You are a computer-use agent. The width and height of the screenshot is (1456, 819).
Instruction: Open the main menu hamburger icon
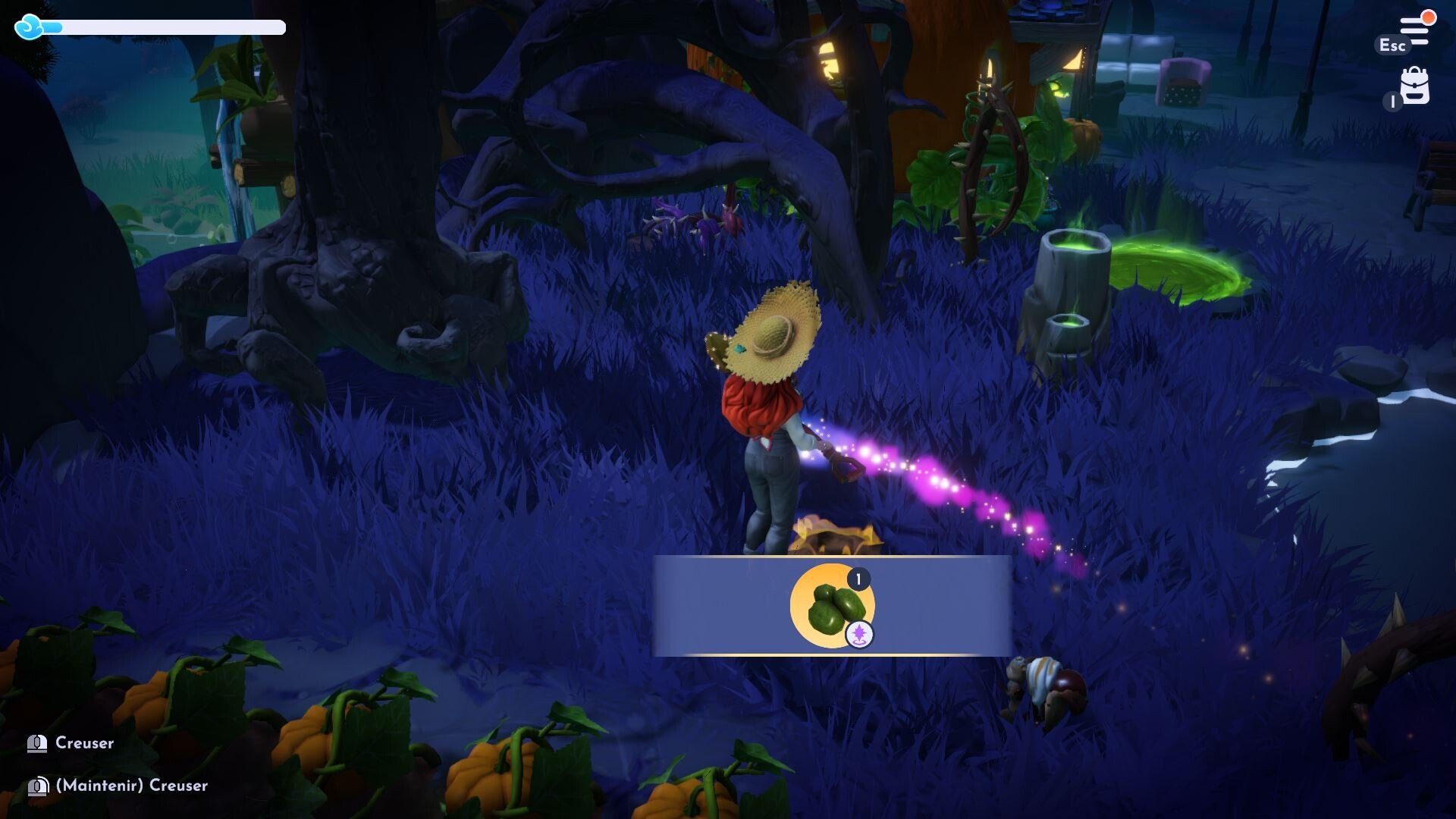[1415, 30]
